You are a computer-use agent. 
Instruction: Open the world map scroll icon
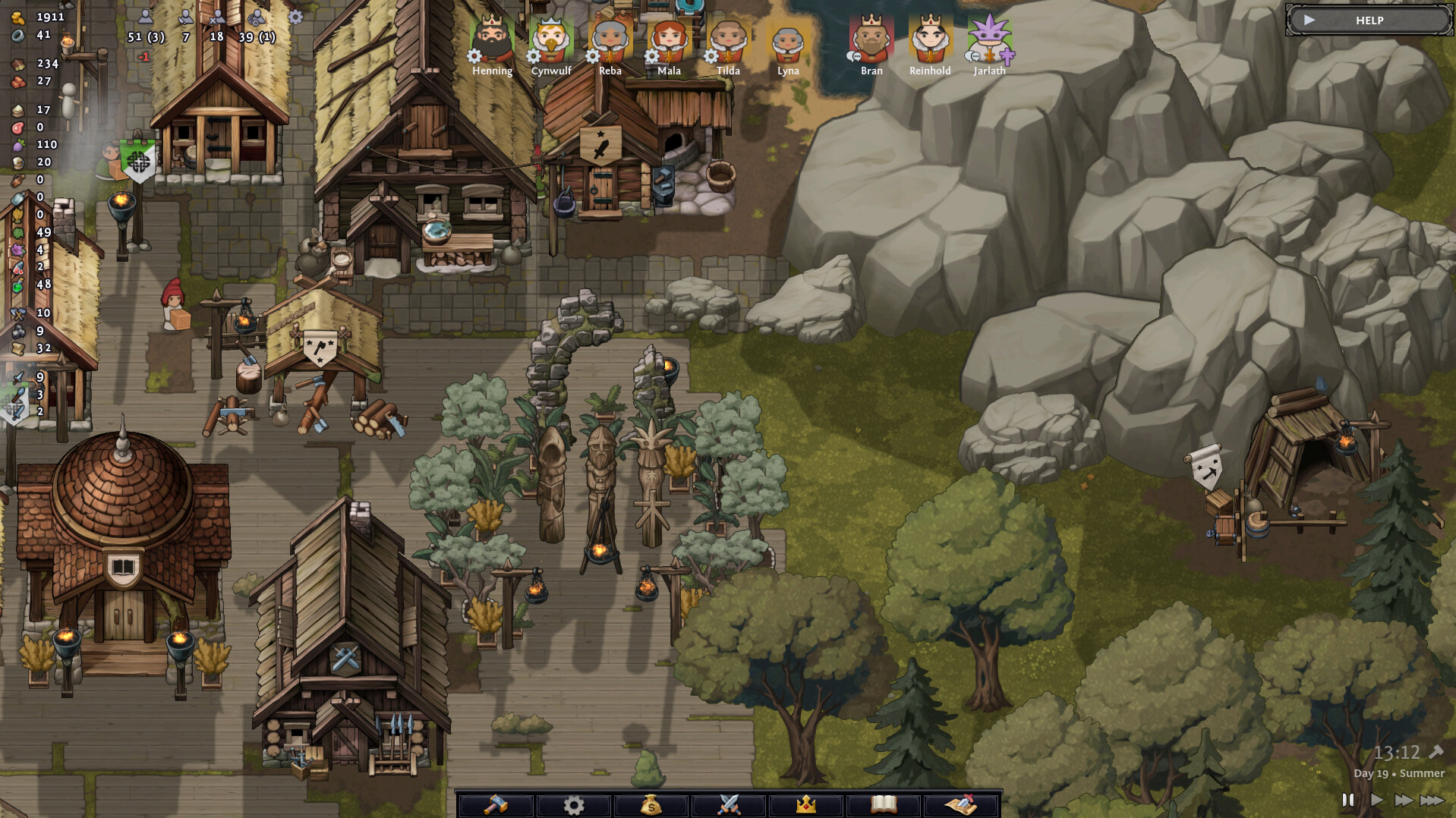click(x=962, y=806)
